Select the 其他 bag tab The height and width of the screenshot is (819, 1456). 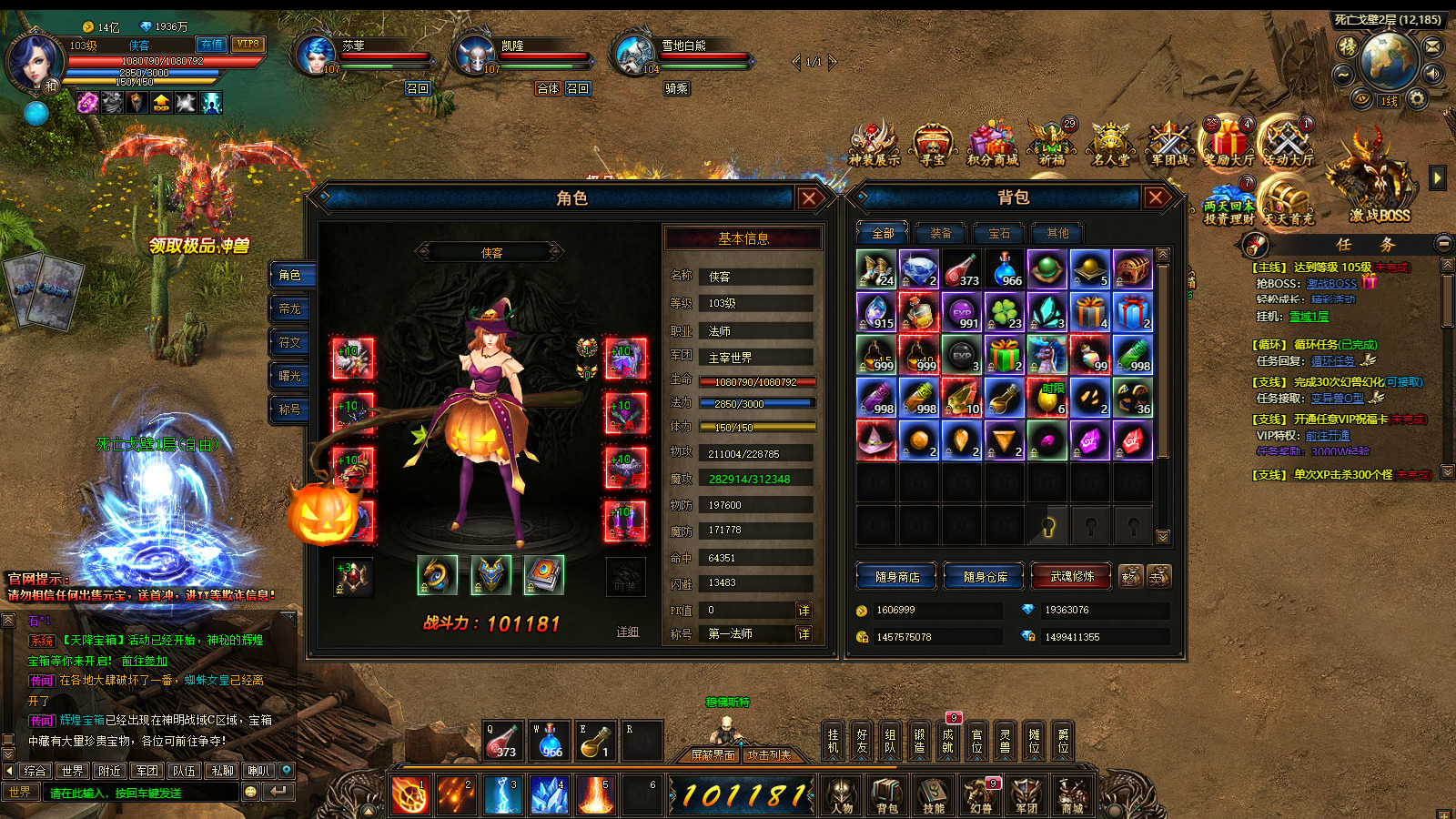(1057, 233)
